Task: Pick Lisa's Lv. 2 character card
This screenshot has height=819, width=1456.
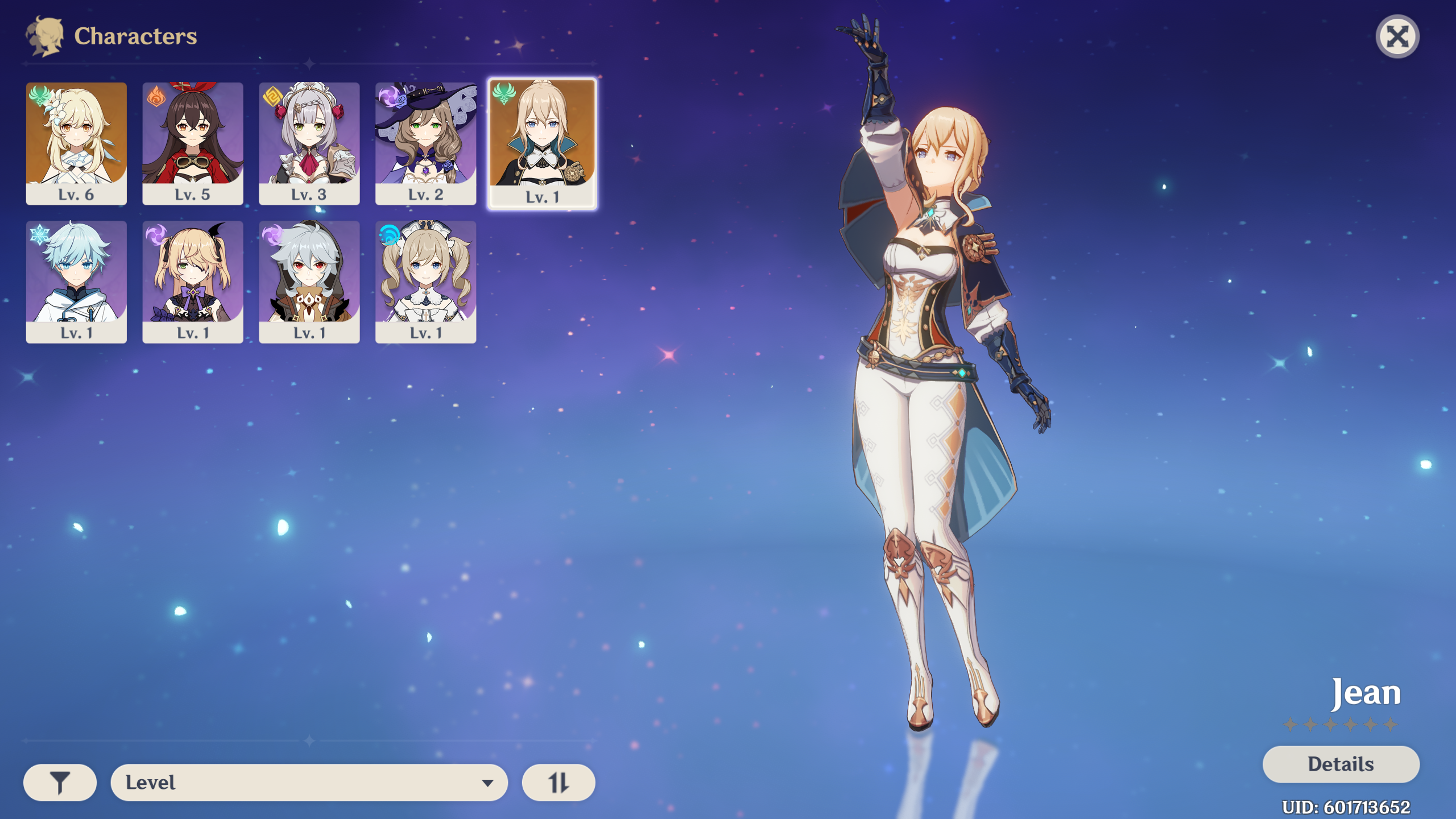Action: pyautogui.click(x=425, y=143)
